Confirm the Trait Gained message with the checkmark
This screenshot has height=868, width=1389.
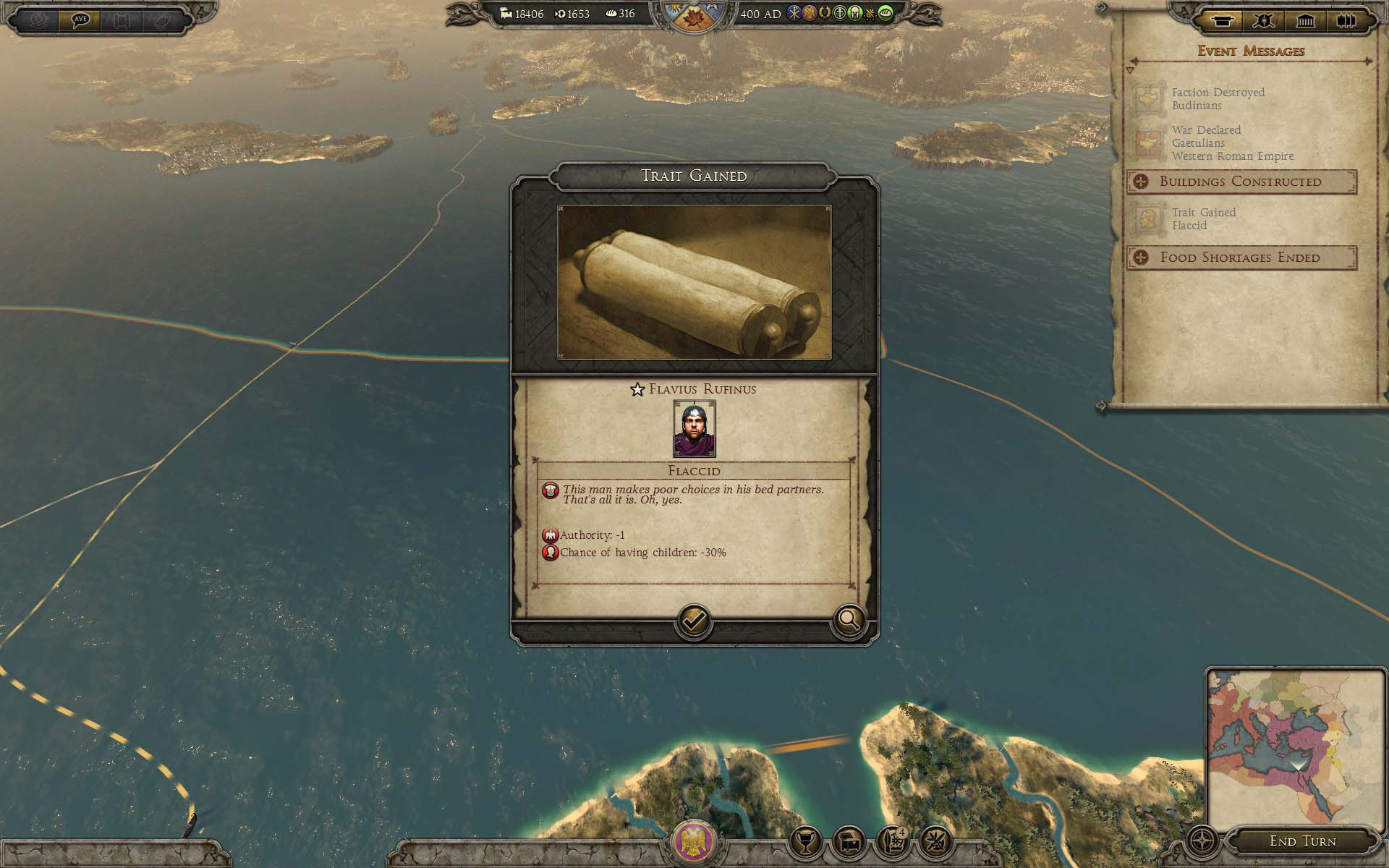click(694, 621)
